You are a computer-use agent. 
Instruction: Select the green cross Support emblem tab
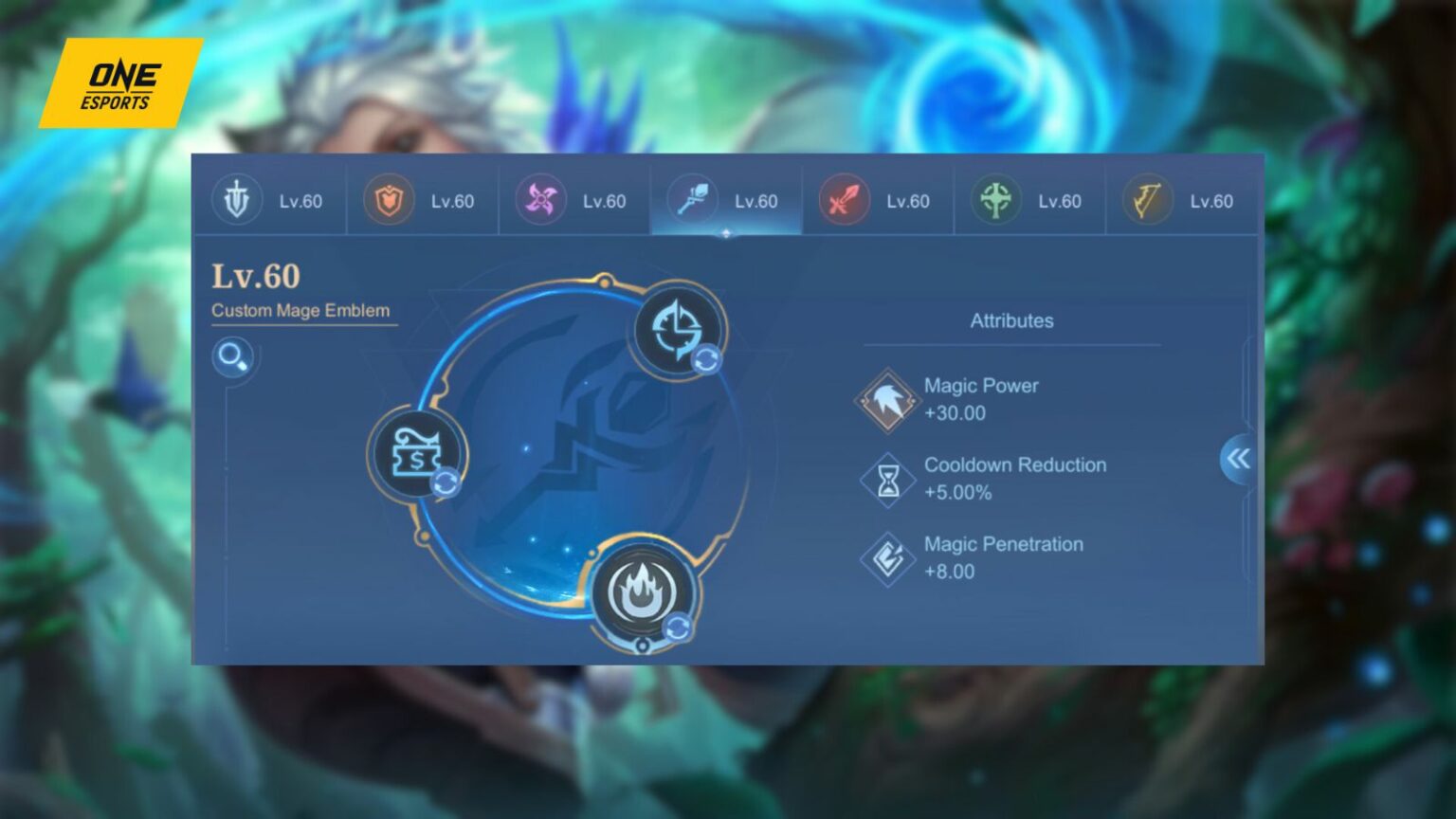tap(995, 201)
